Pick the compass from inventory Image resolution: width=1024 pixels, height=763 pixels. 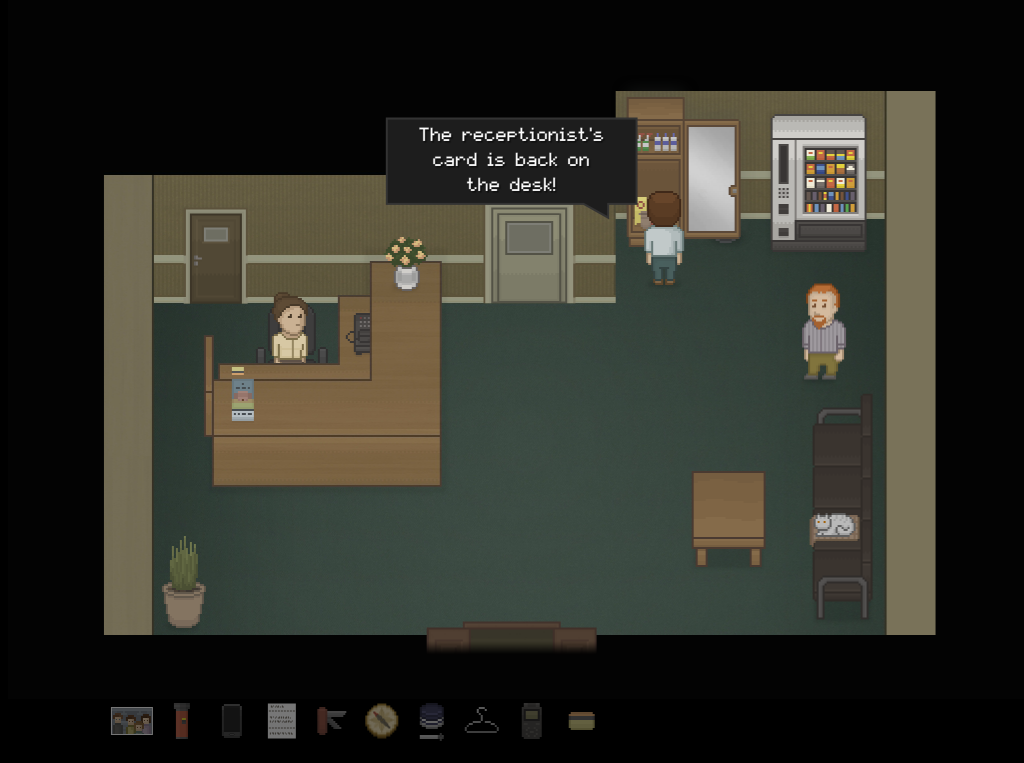(381, 721)
